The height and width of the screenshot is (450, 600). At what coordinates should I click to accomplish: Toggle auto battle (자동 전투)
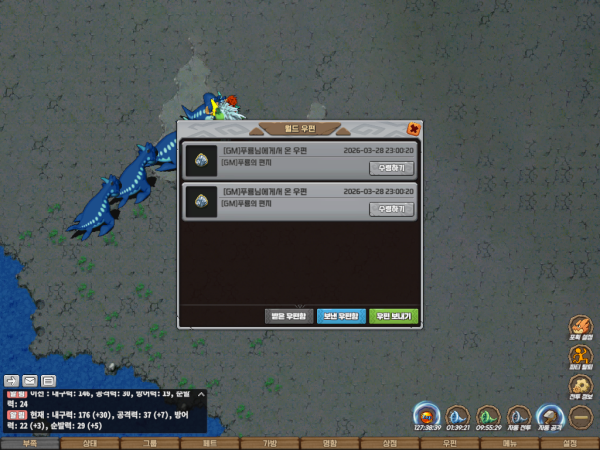tap(518, 416)
